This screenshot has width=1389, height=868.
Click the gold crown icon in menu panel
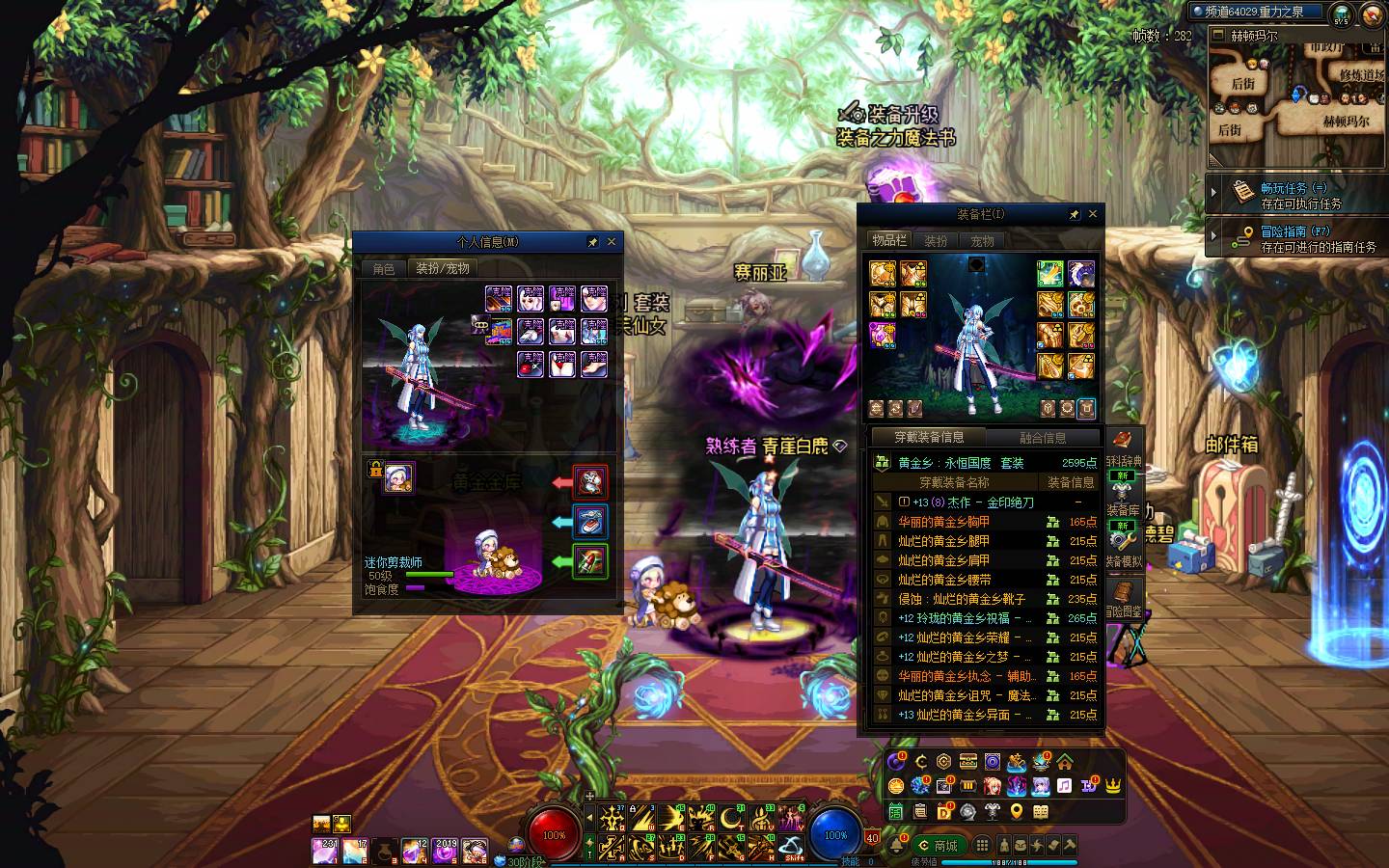click(1112, 786)
